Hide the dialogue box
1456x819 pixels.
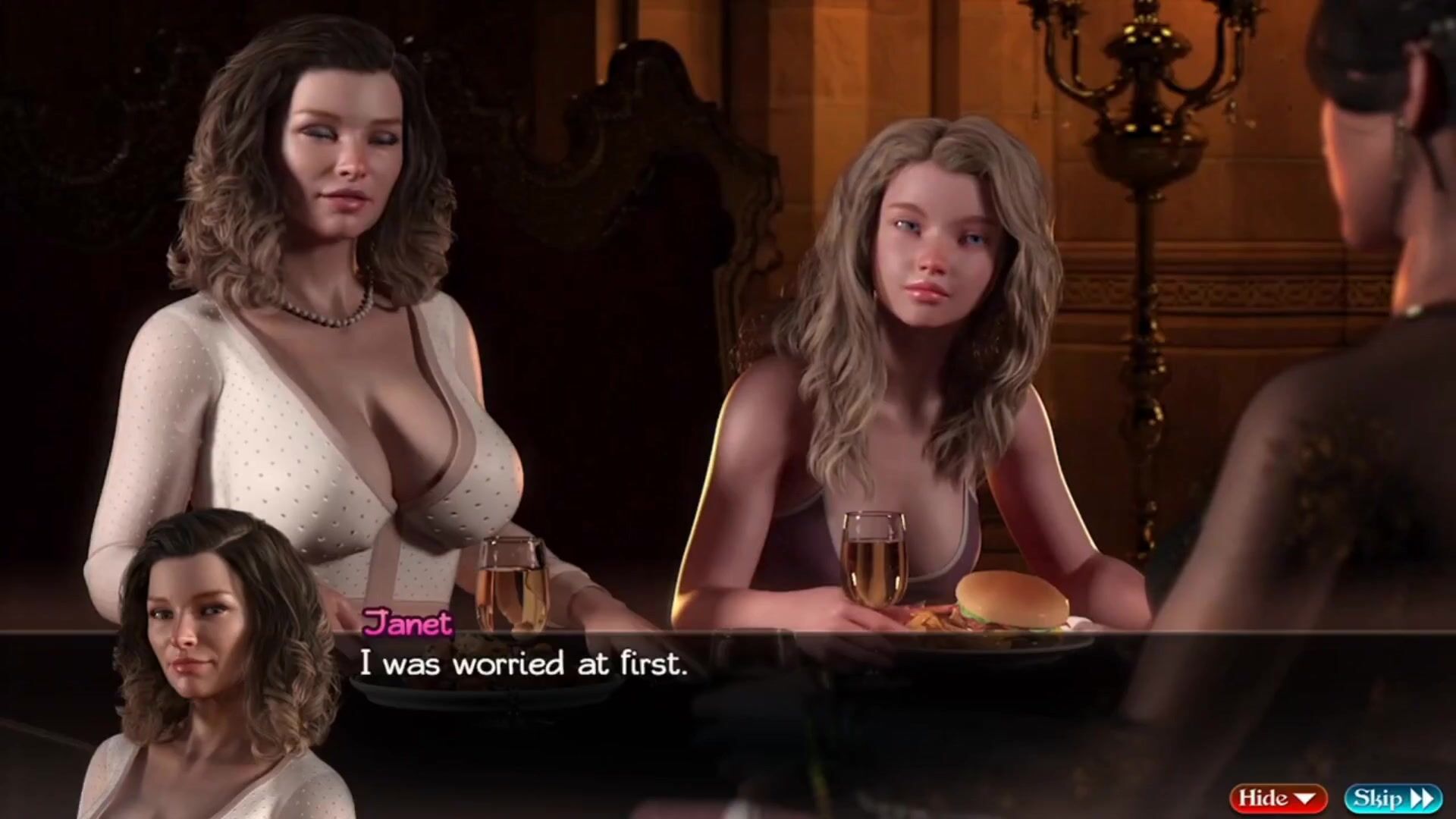pos(1278,799)
